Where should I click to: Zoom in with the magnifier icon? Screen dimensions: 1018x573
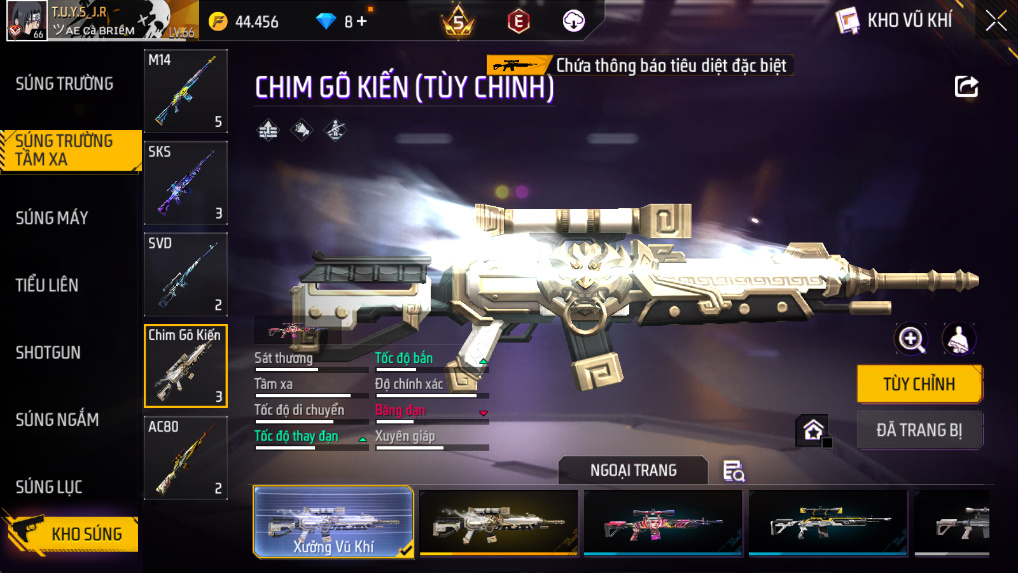[x=911, y=339]
